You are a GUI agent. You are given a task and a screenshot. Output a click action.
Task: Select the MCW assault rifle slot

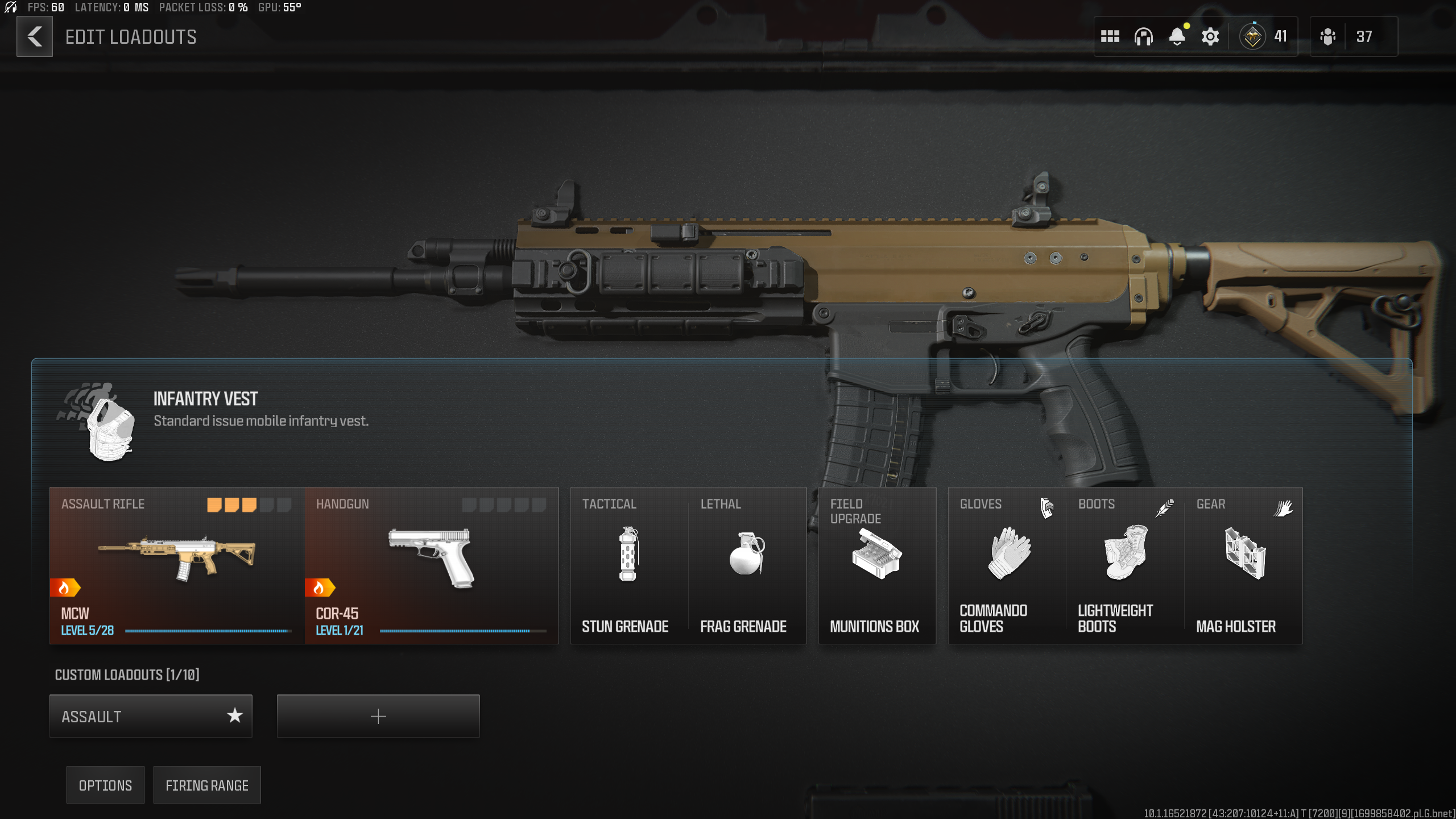pos(177,565)
